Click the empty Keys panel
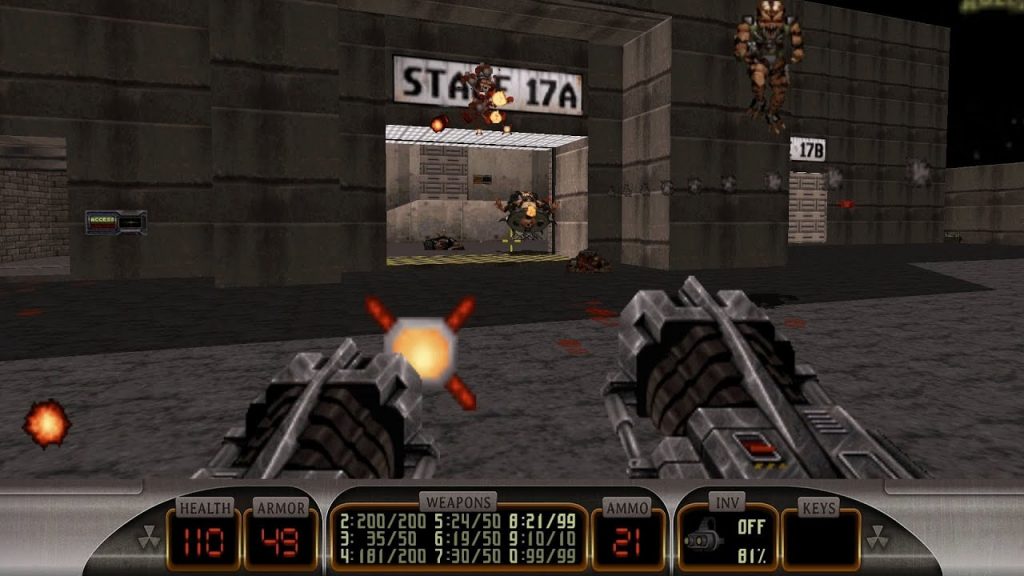 (820, 539)
